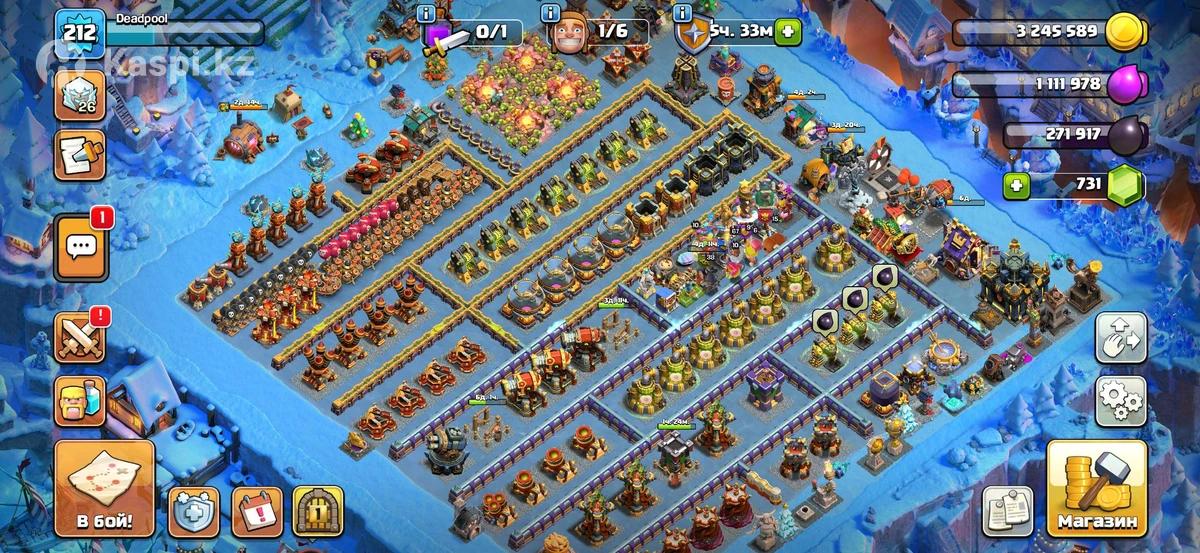
Task: Open the clipboard notes button
Action: pos(1007,512)
